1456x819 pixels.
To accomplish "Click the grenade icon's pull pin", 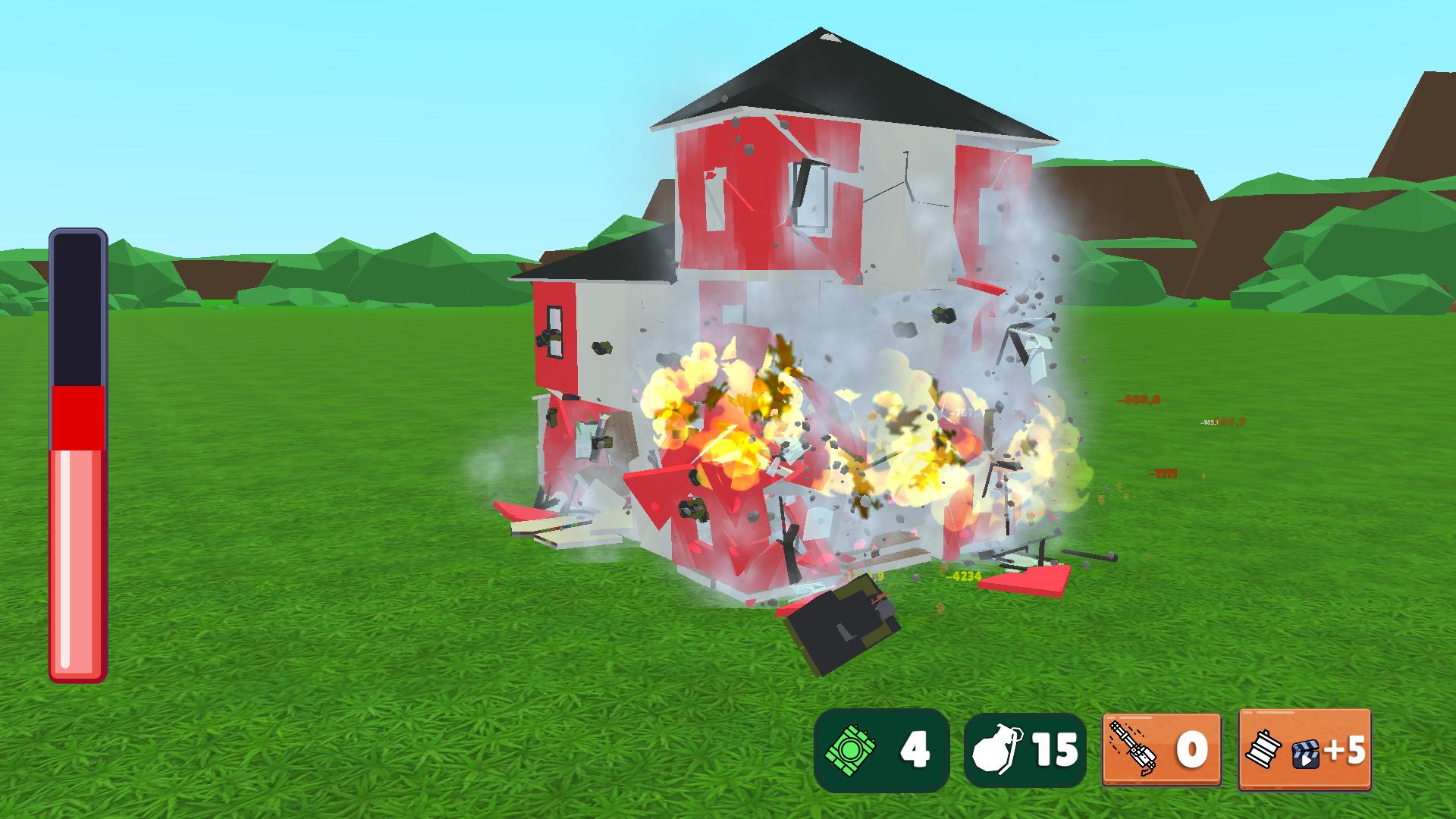I will click(1016, 736).
